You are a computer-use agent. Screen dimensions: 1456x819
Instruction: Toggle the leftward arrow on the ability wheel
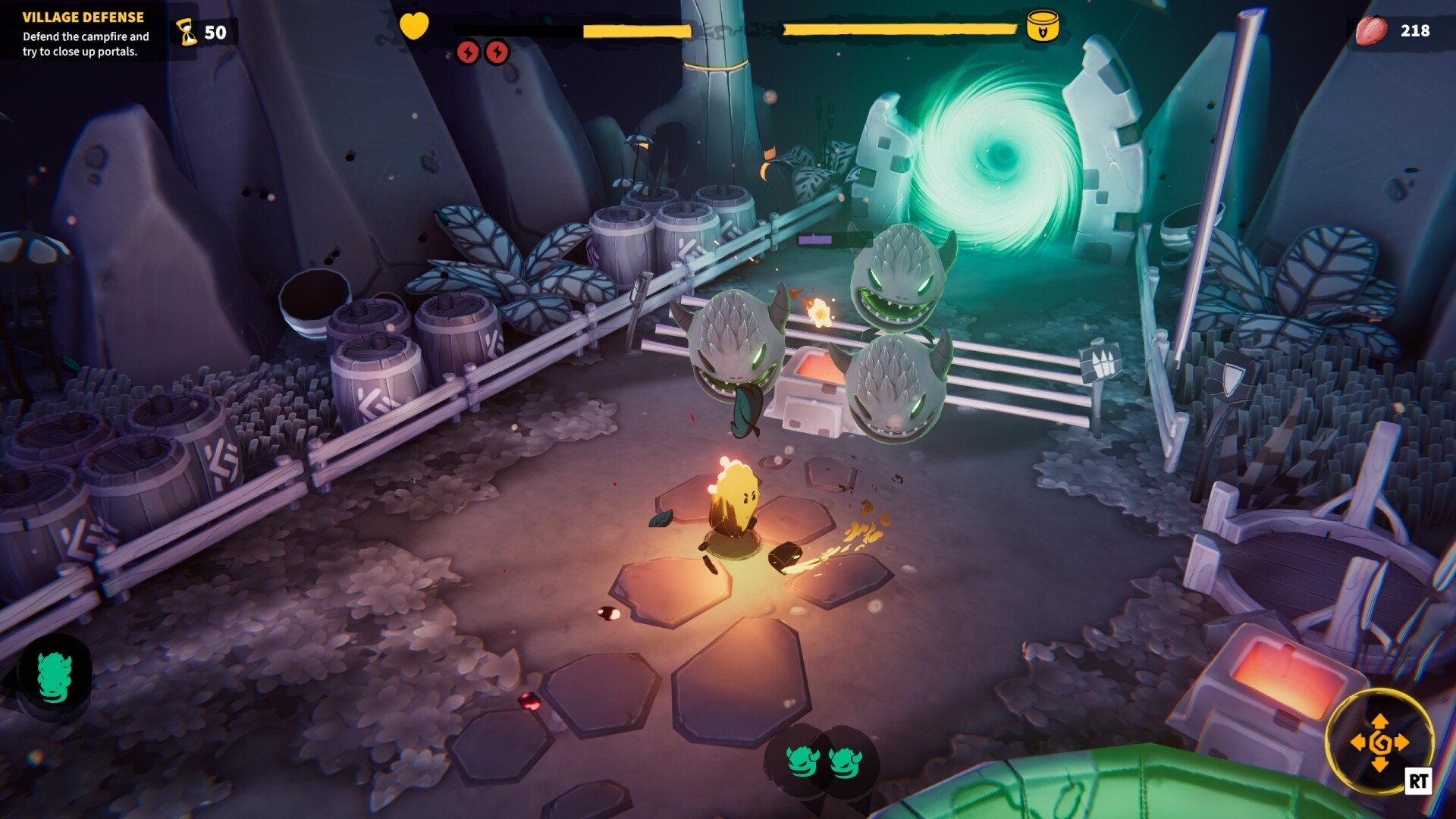pyautogui.click(x=1360, y=742)
